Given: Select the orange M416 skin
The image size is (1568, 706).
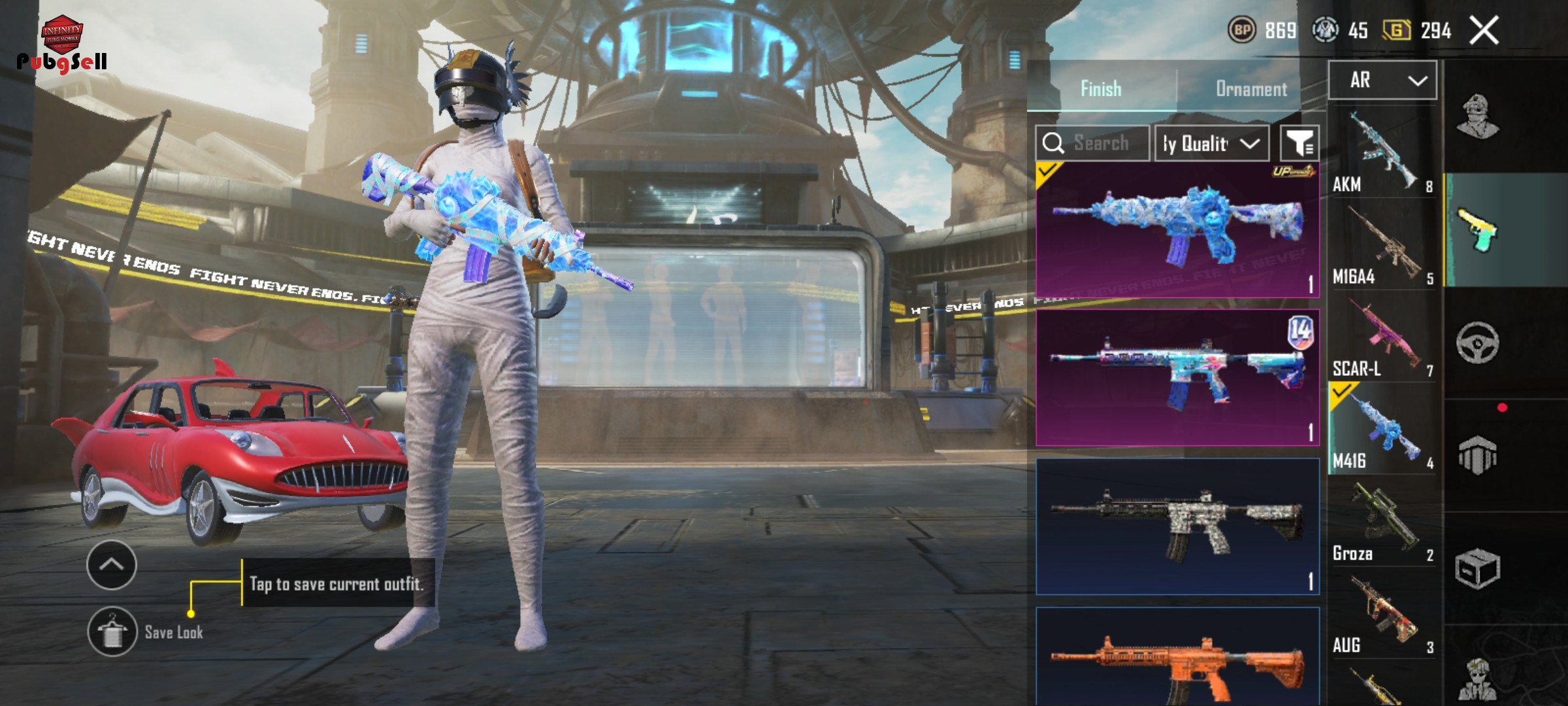Looking at the screenshot, I should point(1177,660).
